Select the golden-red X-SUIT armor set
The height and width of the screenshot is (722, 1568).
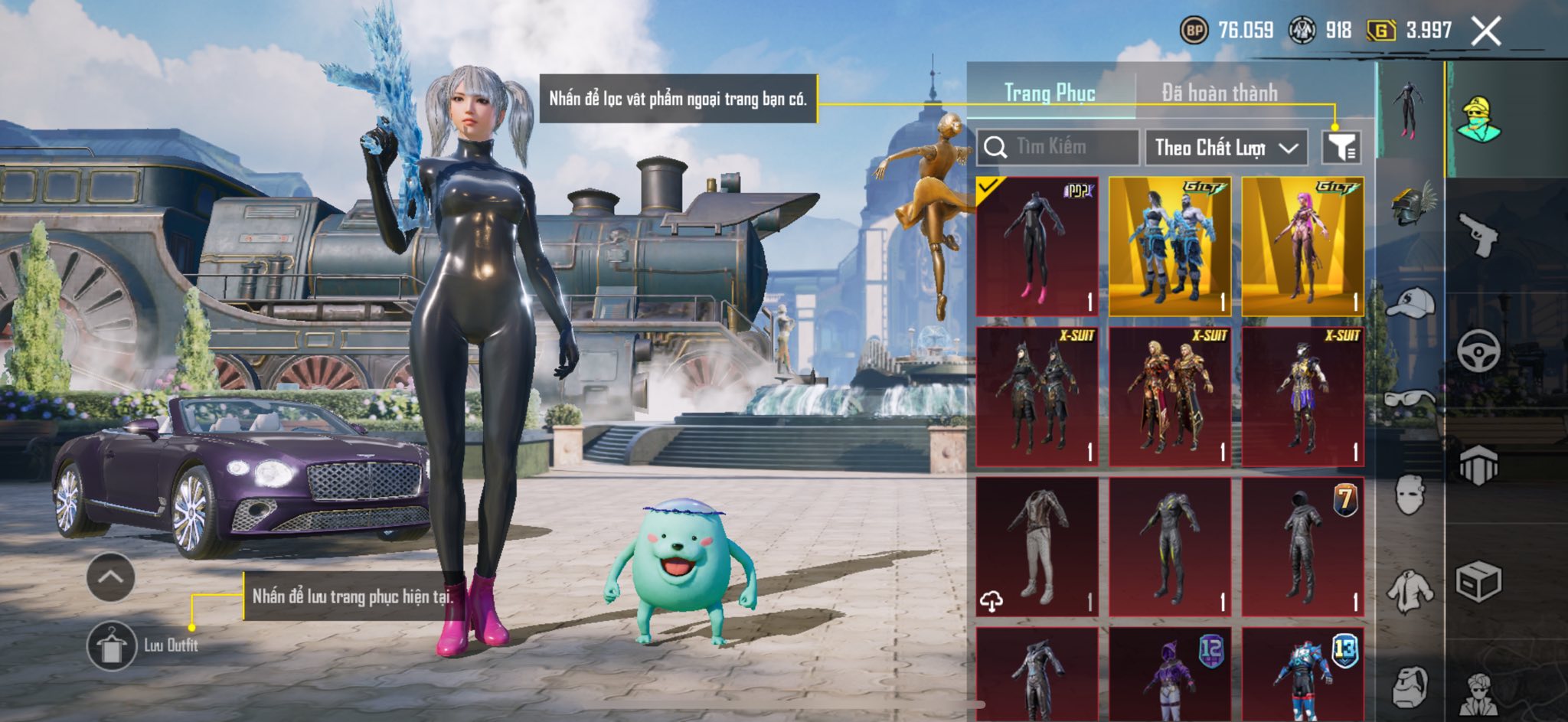[1170, 397]
